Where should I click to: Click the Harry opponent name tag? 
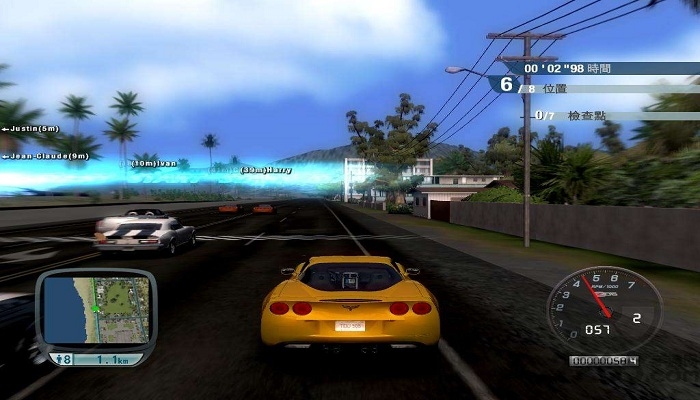pos(265,170)
